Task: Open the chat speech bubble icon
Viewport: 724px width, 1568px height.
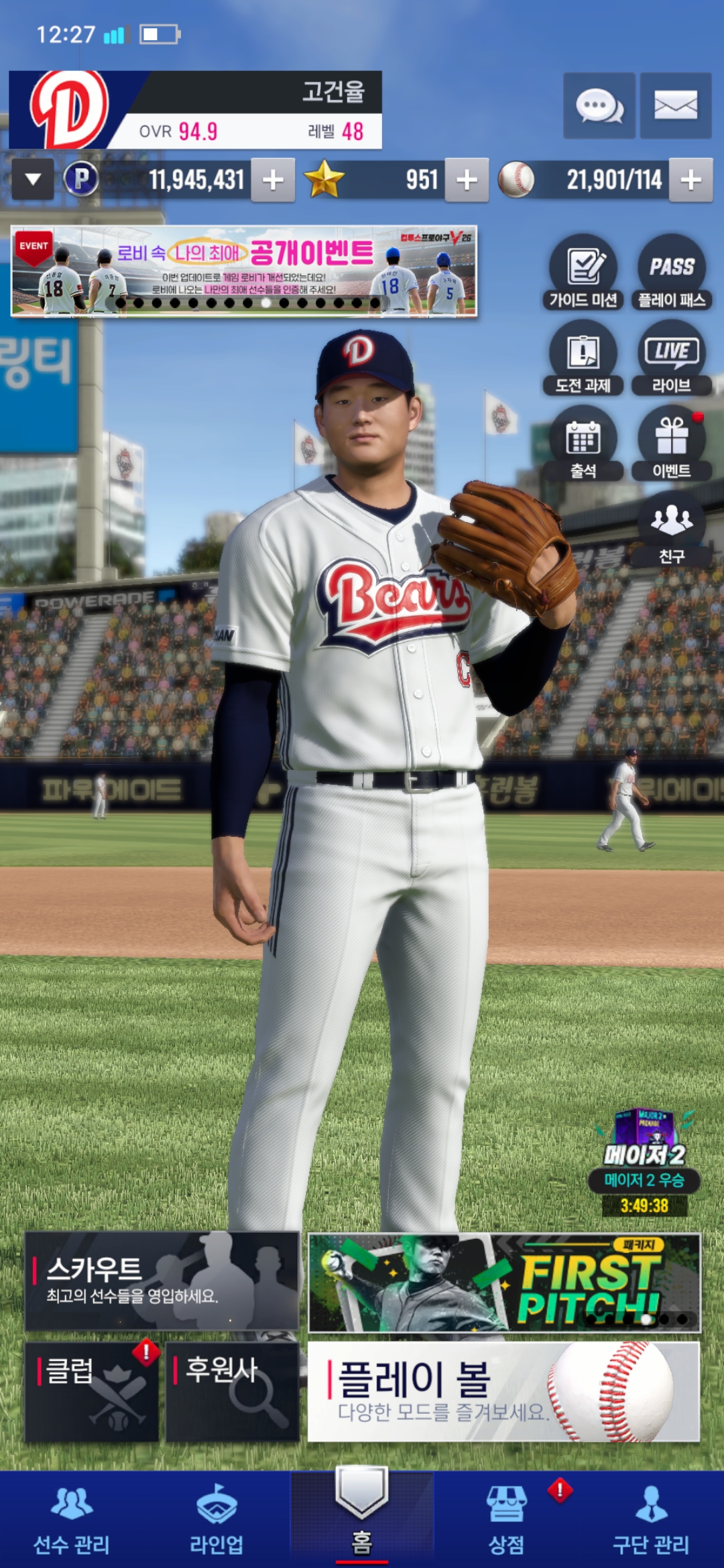Action: pyautogui.click(x=599, y=106)
